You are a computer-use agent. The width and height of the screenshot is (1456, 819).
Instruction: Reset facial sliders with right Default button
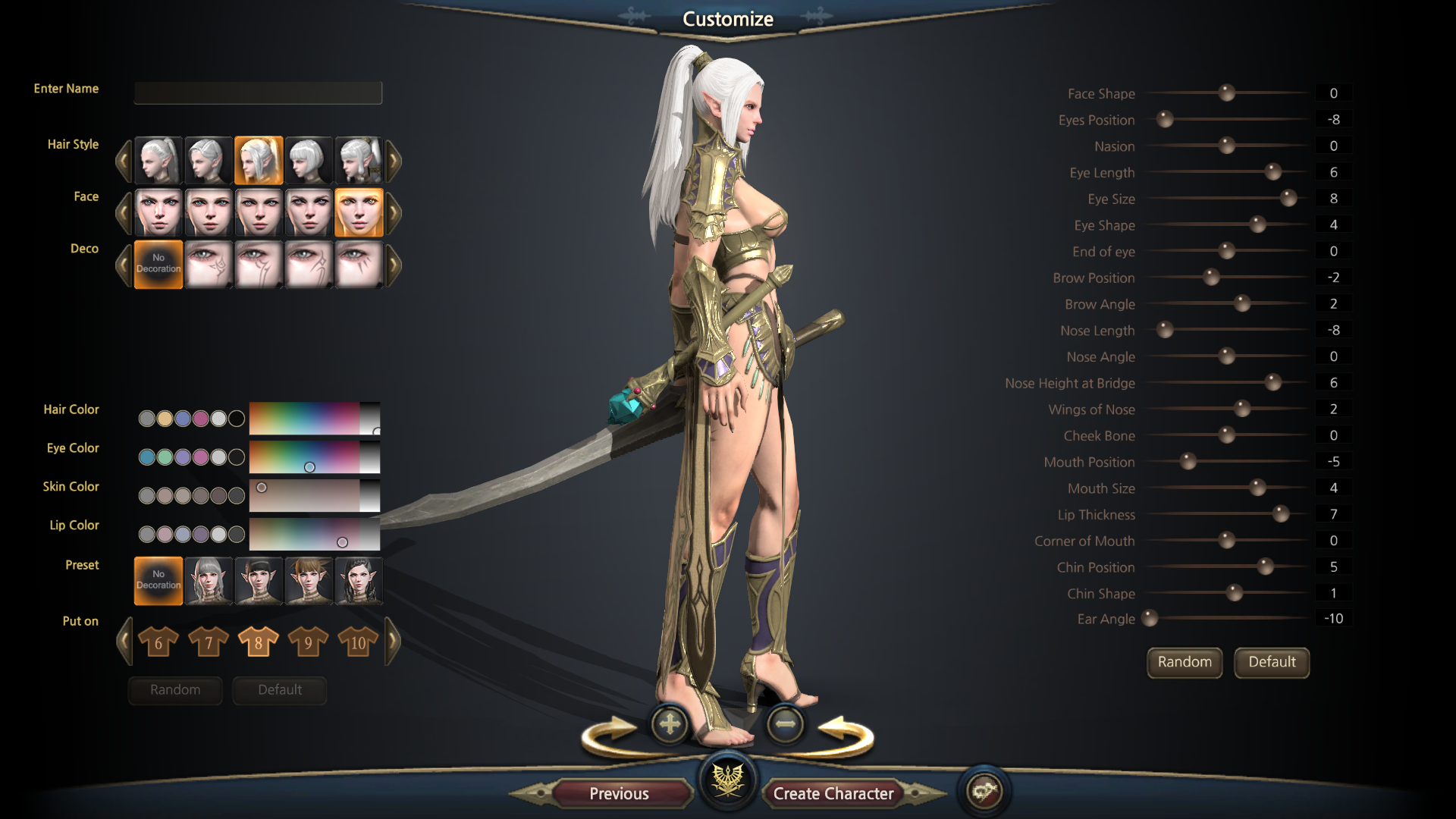(1272, 662)
